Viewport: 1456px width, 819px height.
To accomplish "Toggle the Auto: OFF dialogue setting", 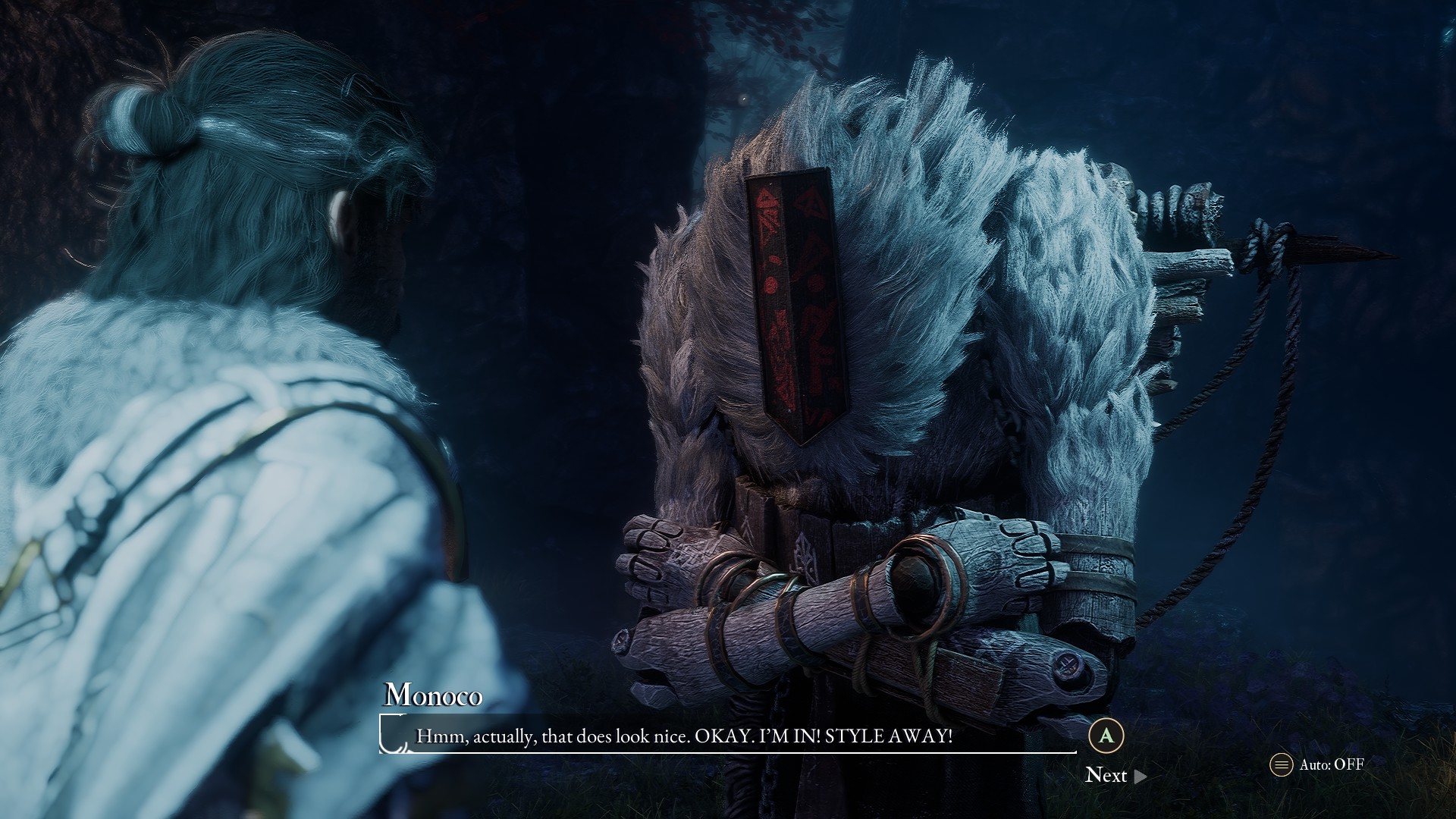I will (x=1318, y=764).
